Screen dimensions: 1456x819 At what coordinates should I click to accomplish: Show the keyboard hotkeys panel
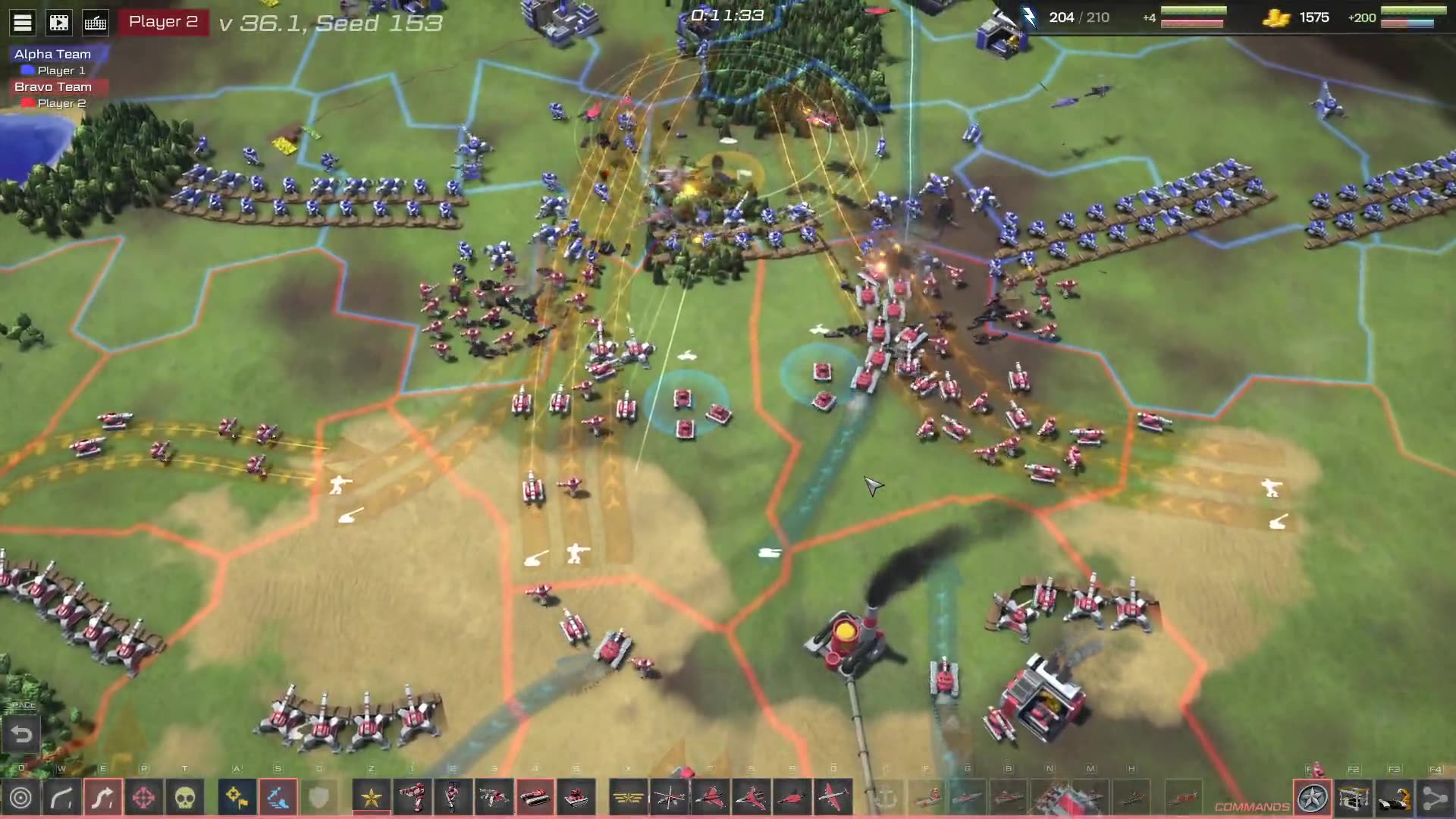(96, 23)
